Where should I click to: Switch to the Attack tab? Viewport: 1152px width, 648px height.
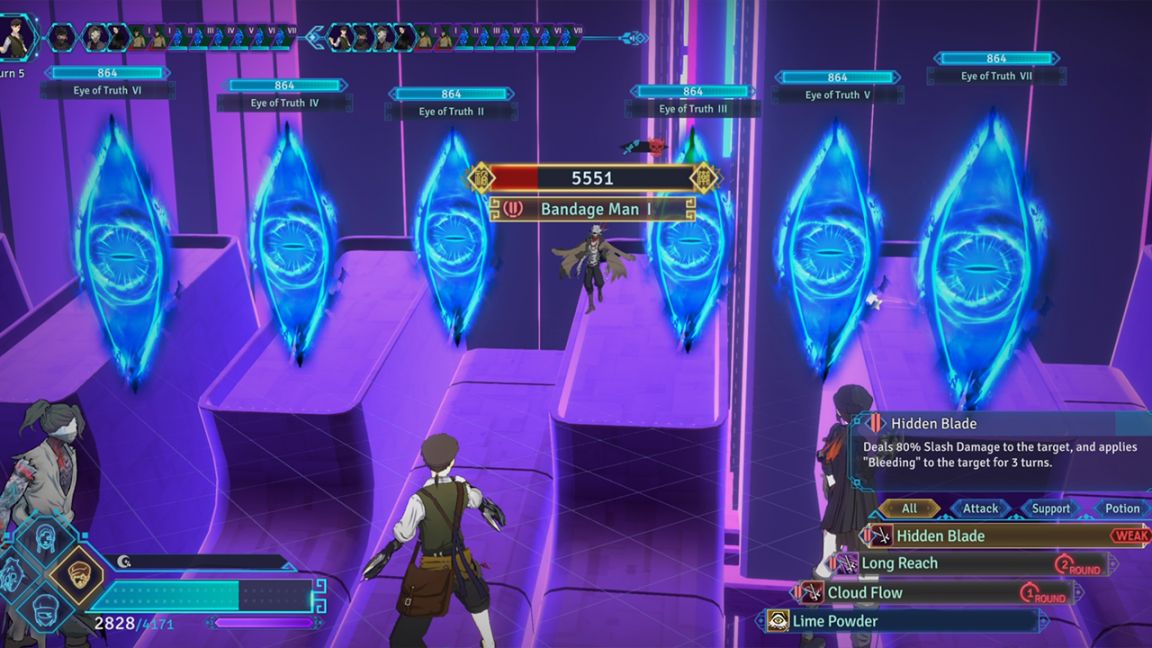(x=980, y=509)
